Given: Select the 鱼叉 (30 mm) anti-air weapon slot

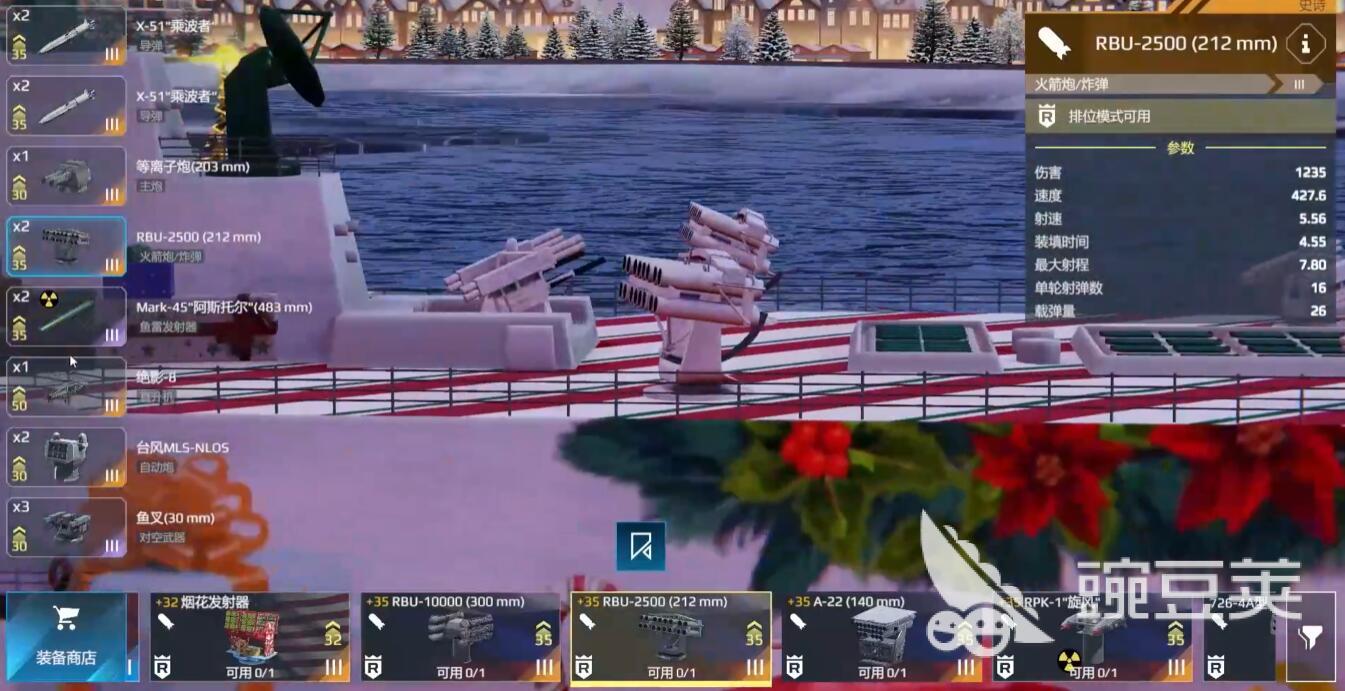Looking at the screenshot, I should 66,527.
